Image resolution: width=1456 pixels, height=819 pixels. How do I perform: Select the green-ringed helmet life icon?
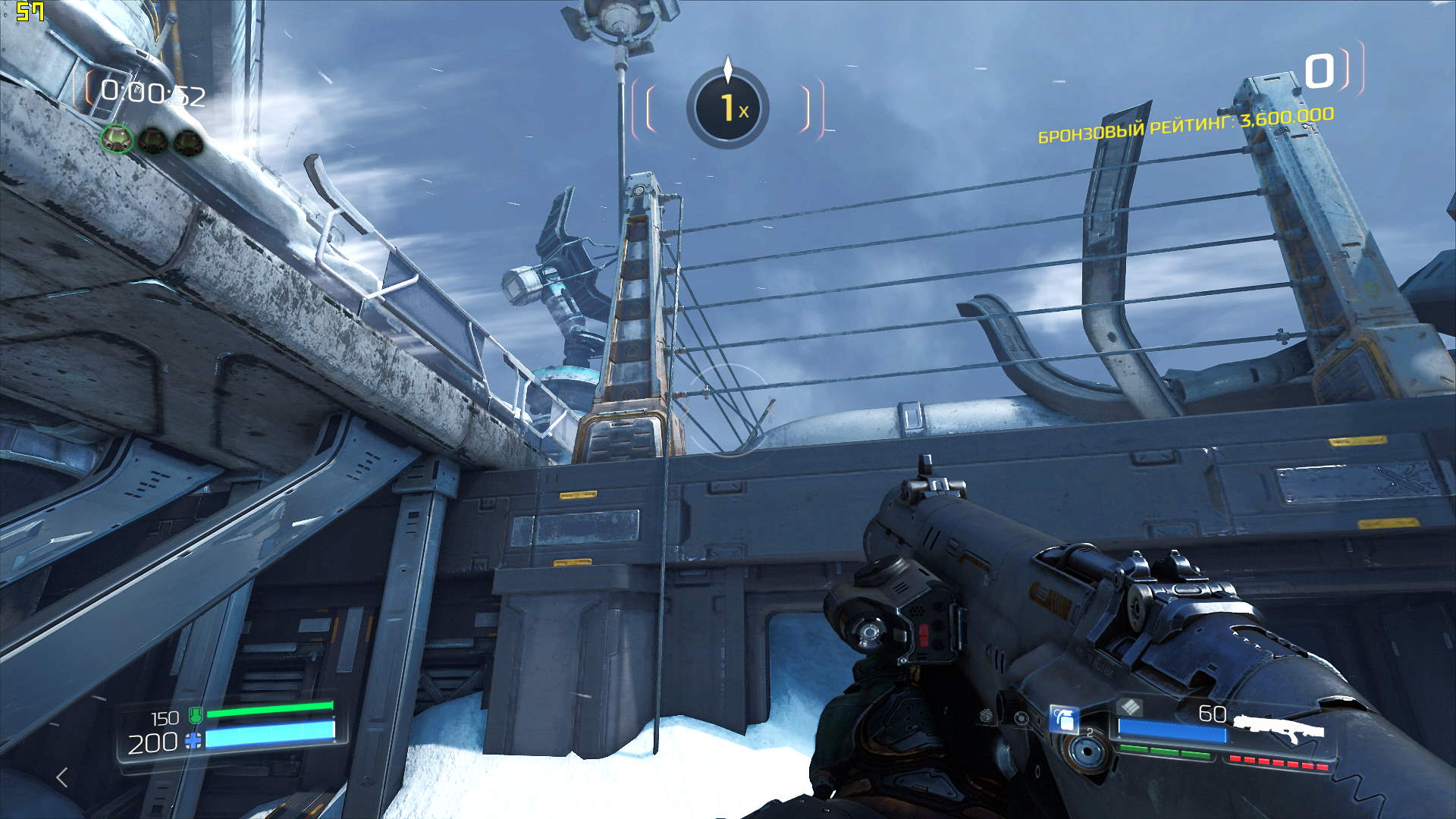(117, 140)
